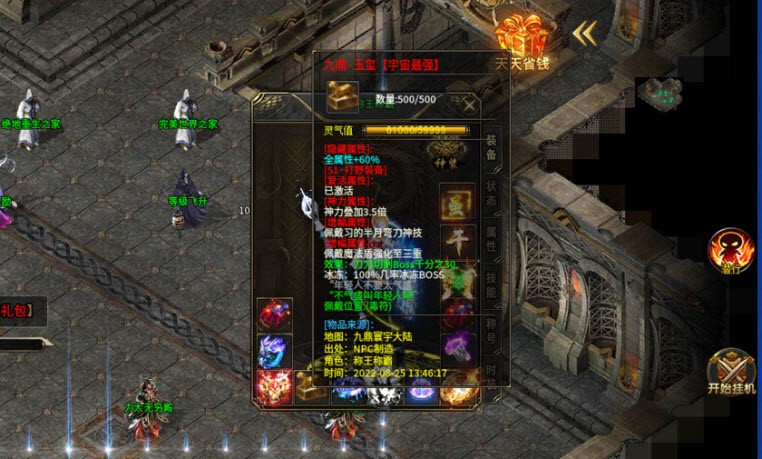Screen dimensions: 762x459
Task: Click the golden seal item icon
Action: pos(343,99)
